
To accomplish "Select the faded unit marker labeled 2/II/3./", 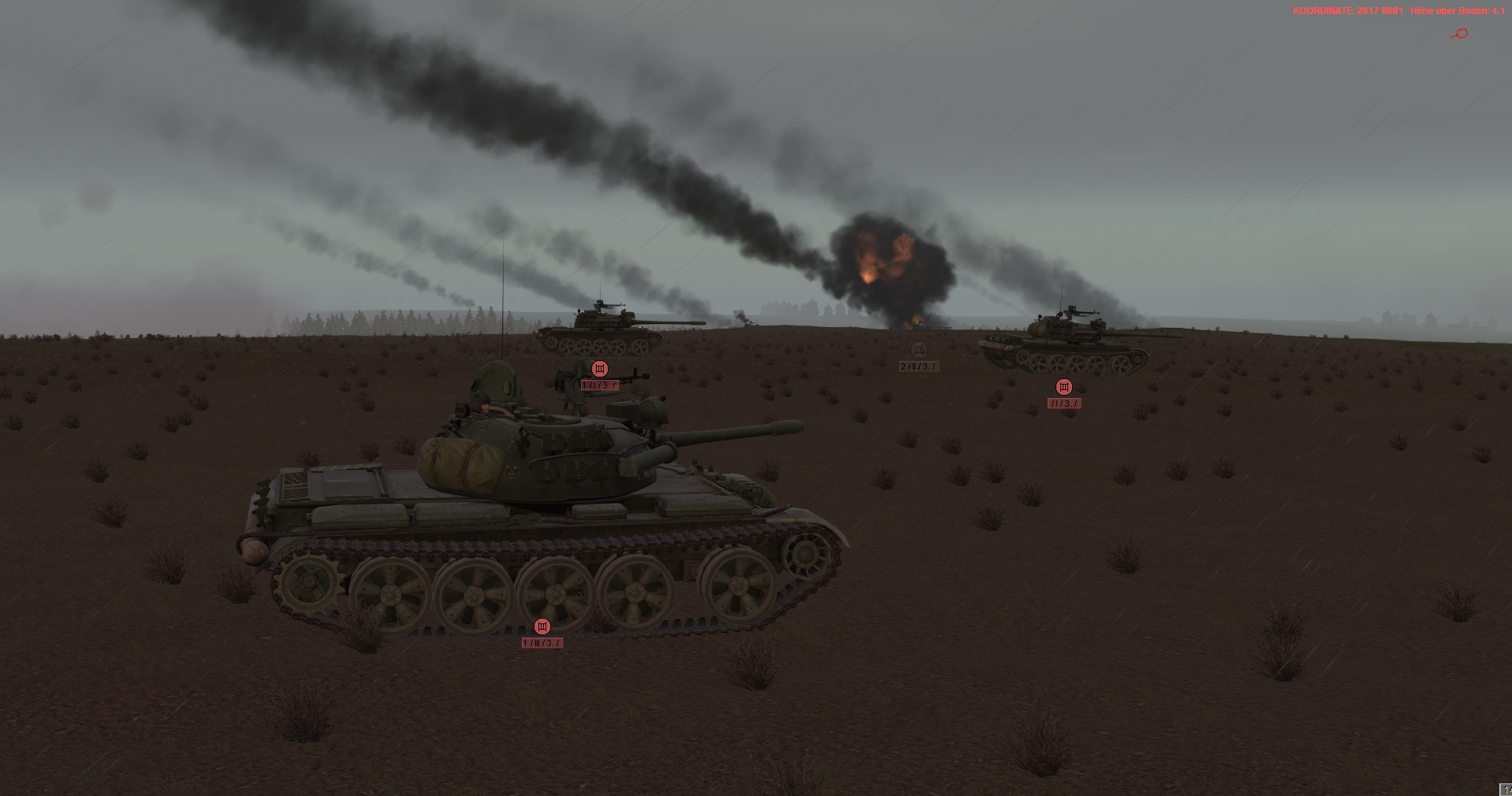I will click(918, 351).
